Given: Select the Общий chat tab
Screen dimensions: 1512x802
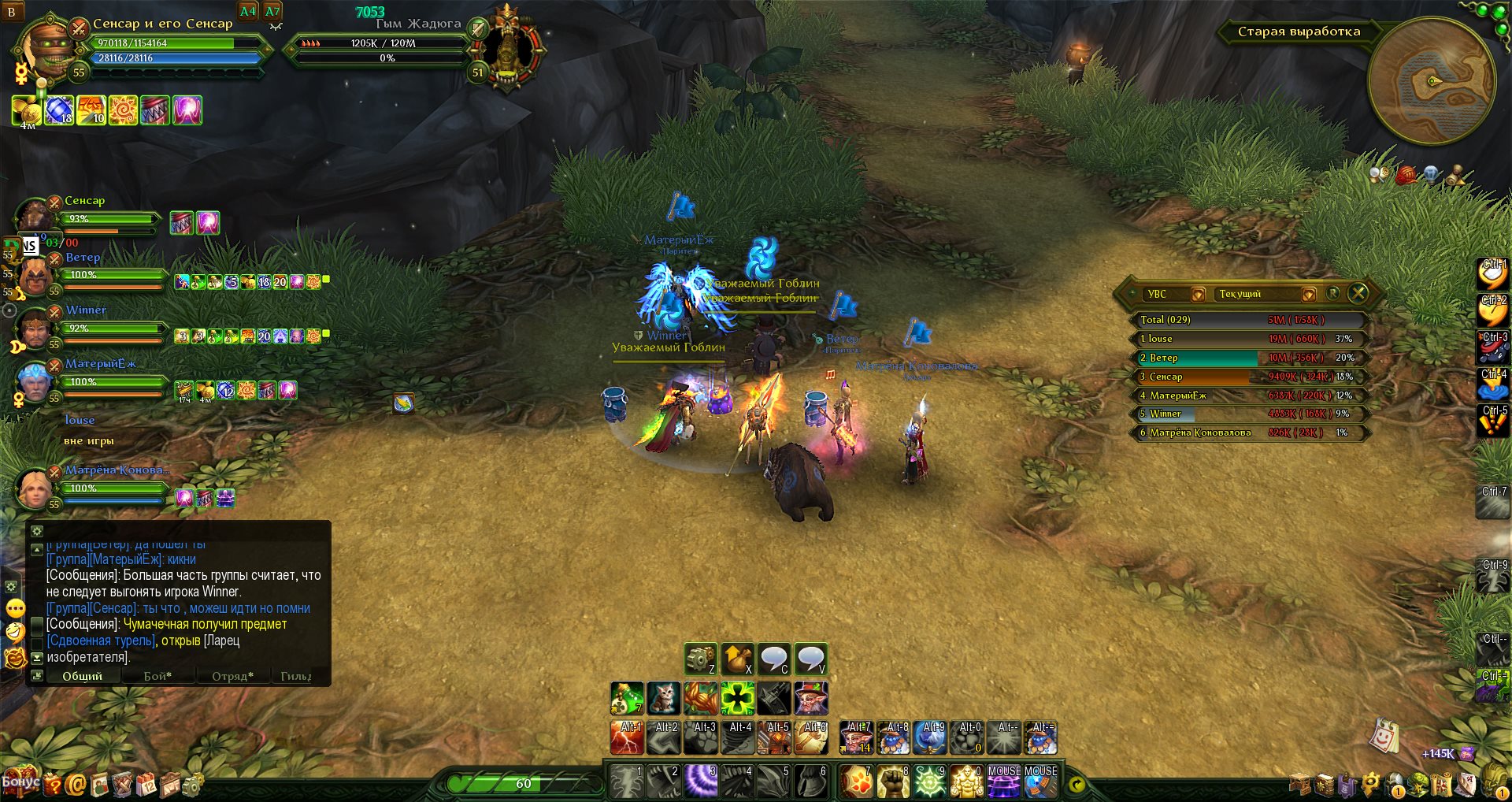Looking at the screenshot, I should 83,676.
